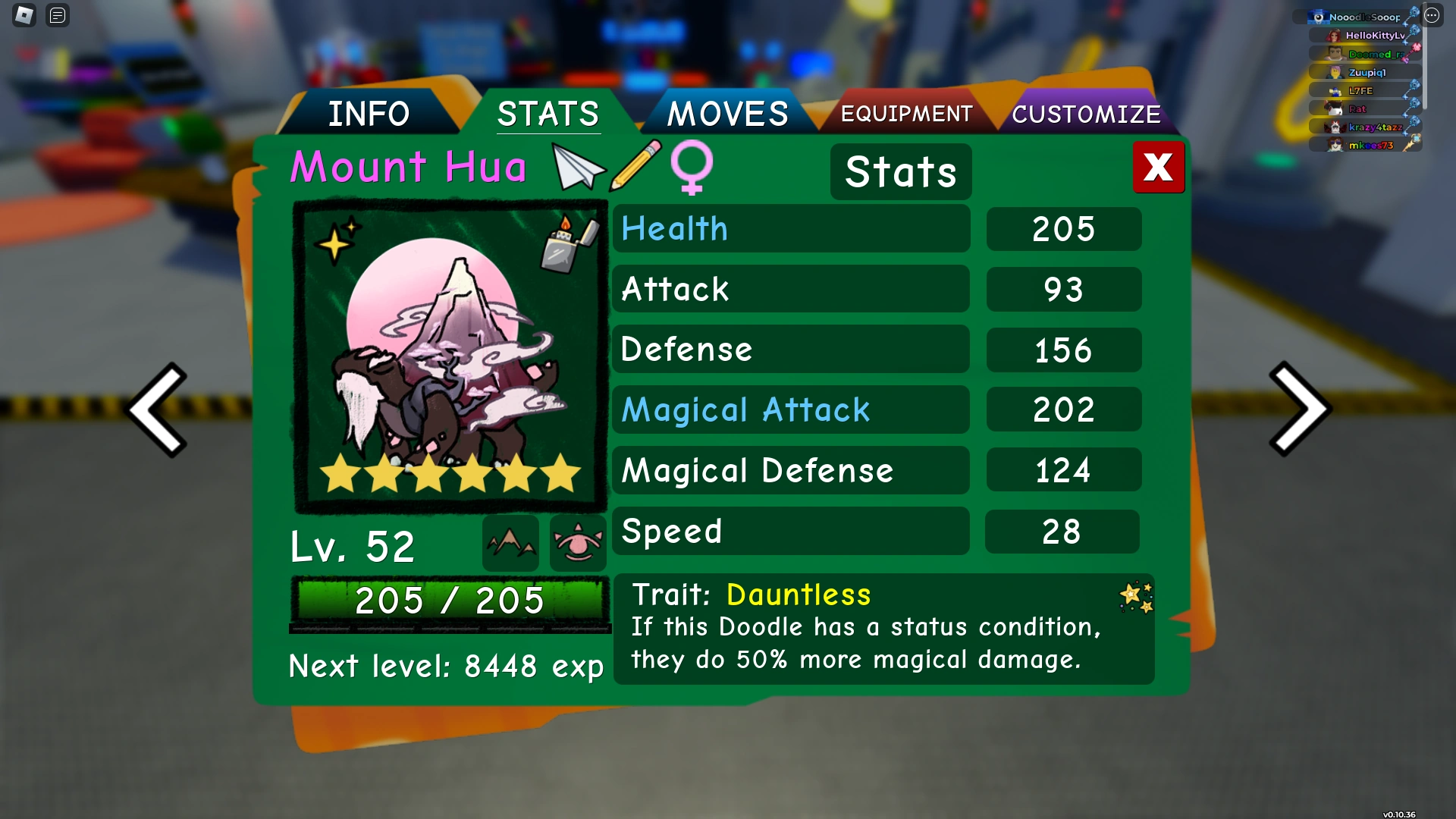Switch to the MOVES tab
Image resolution: width=1456 pixels, height=819 pixels.
(x=726, y=114)
